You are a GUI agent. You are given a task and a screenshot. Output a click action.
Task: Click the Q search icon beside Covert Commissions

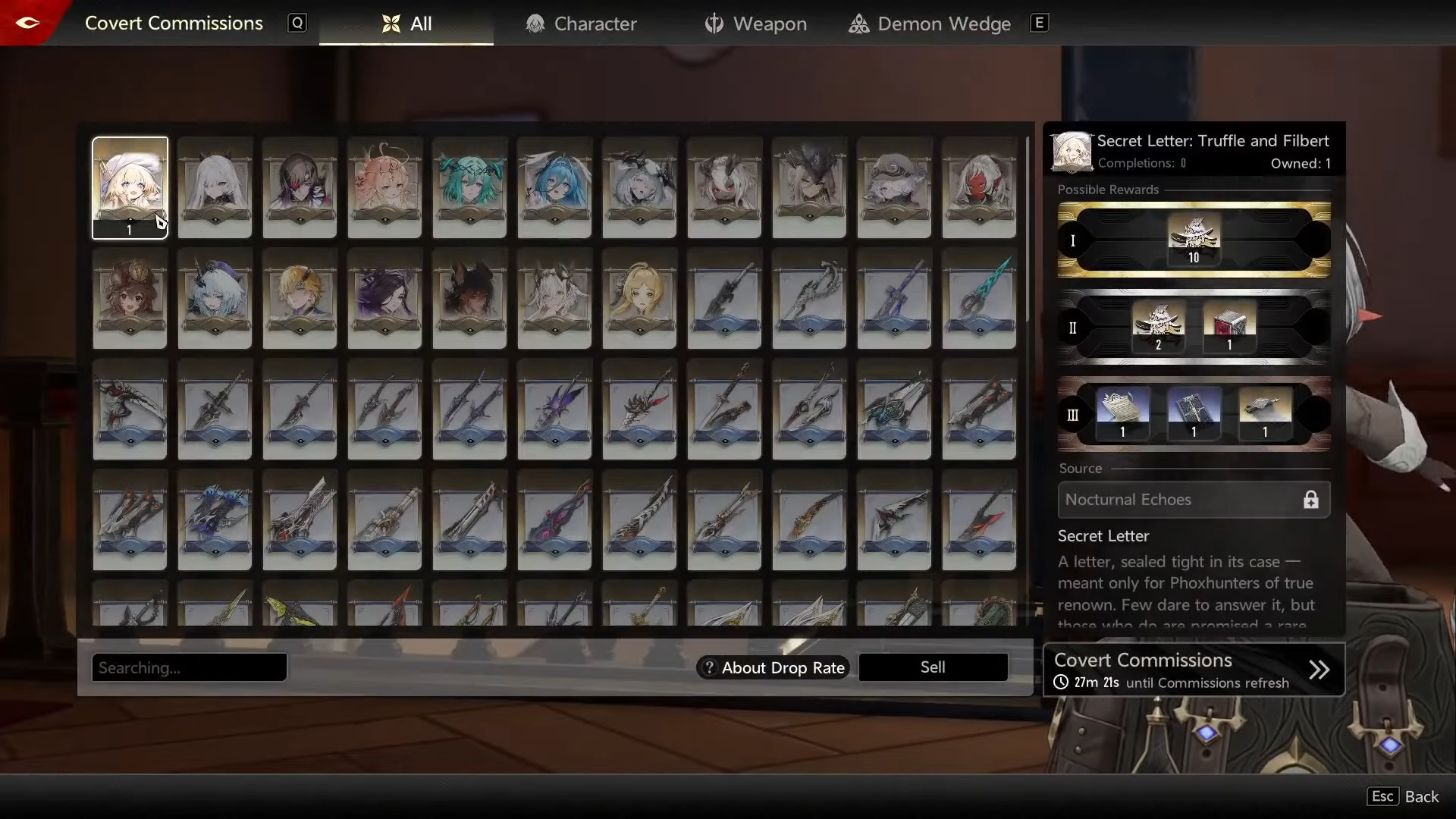(x=297, y=24)
